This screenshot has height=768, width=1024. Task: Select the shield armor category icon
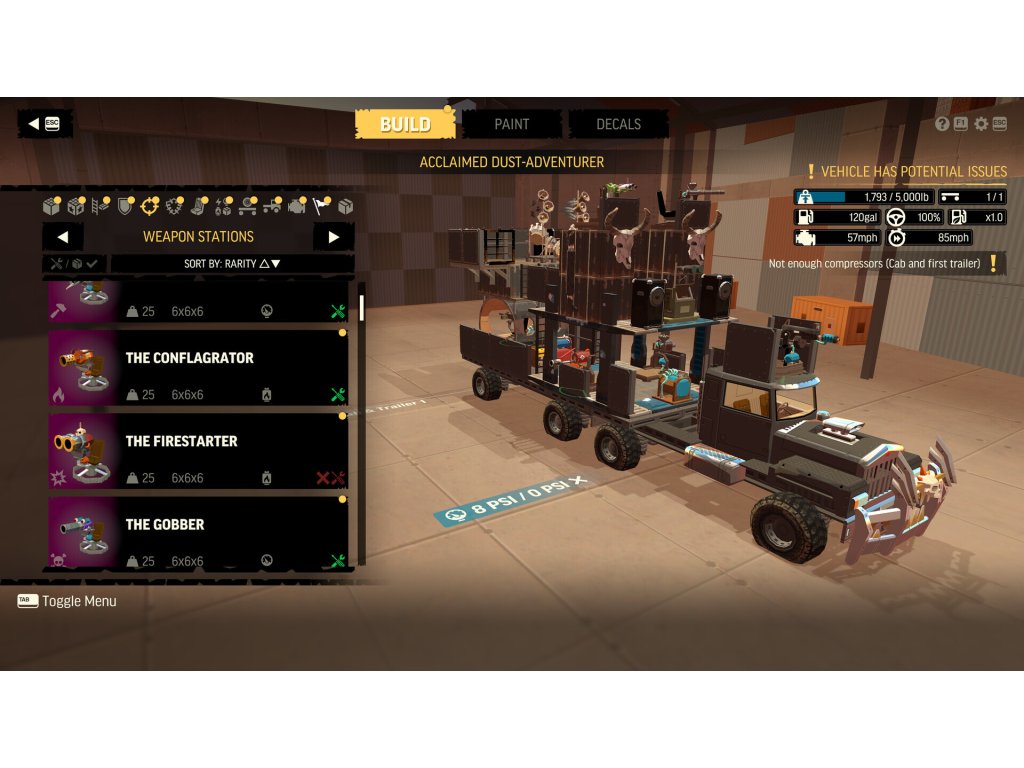125,207
